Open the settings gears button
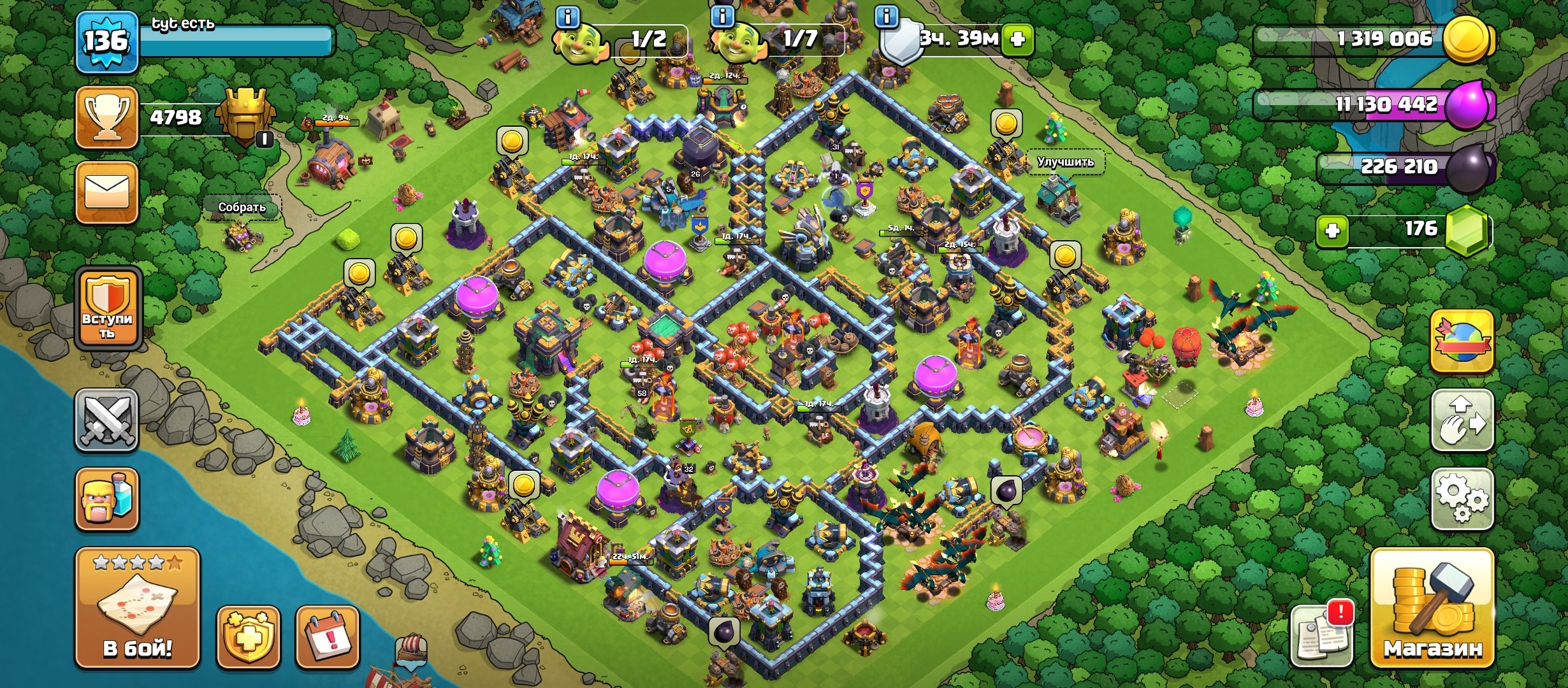The width and height of the screenshot is (1568, 688). (x=1462, y=499)
